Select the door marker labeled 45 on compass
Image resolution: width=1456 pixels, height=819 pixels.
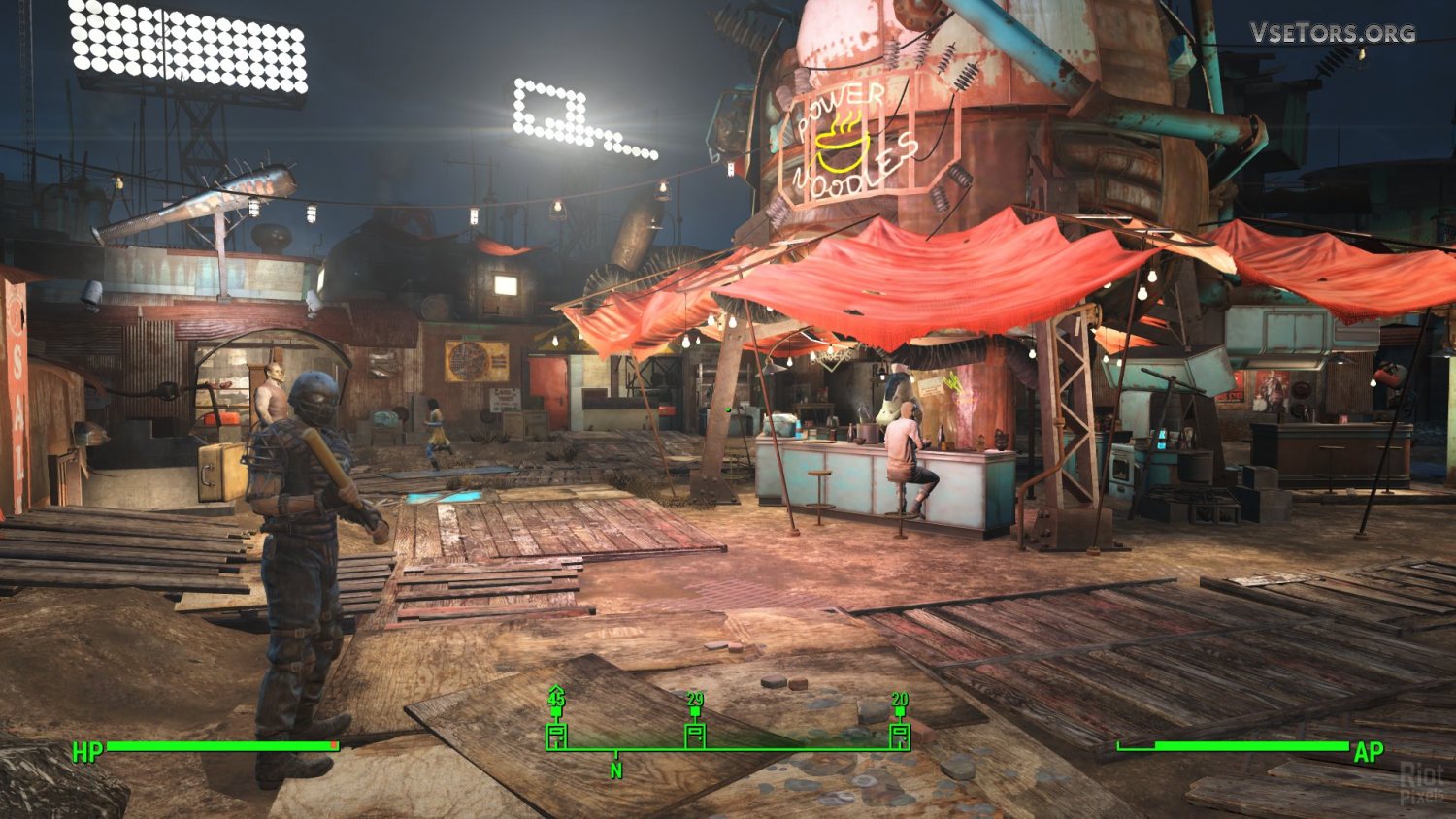click(x=556, y=734)
